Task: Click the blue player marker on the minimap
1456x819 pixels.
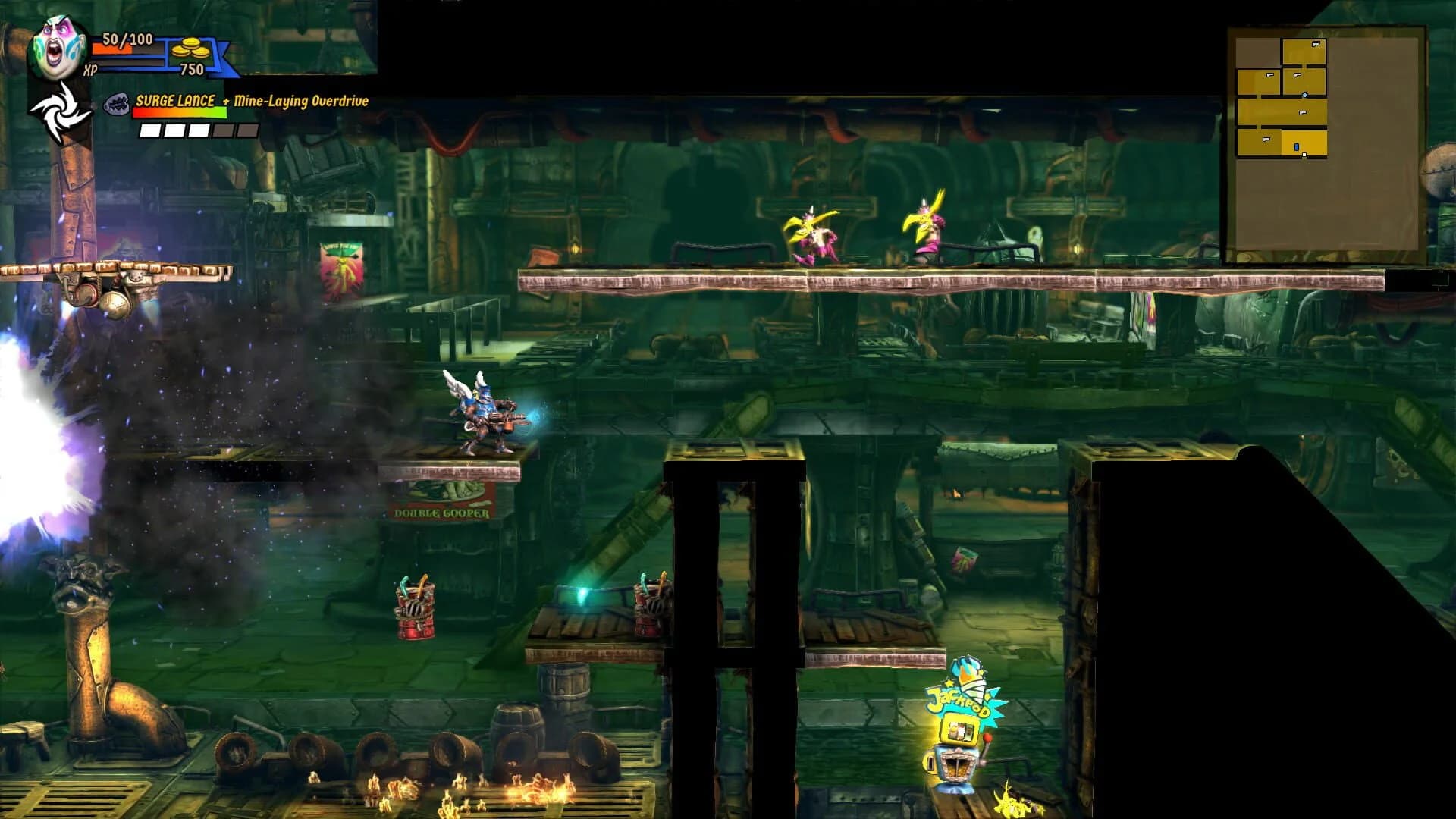Action: coord(1297,148)
